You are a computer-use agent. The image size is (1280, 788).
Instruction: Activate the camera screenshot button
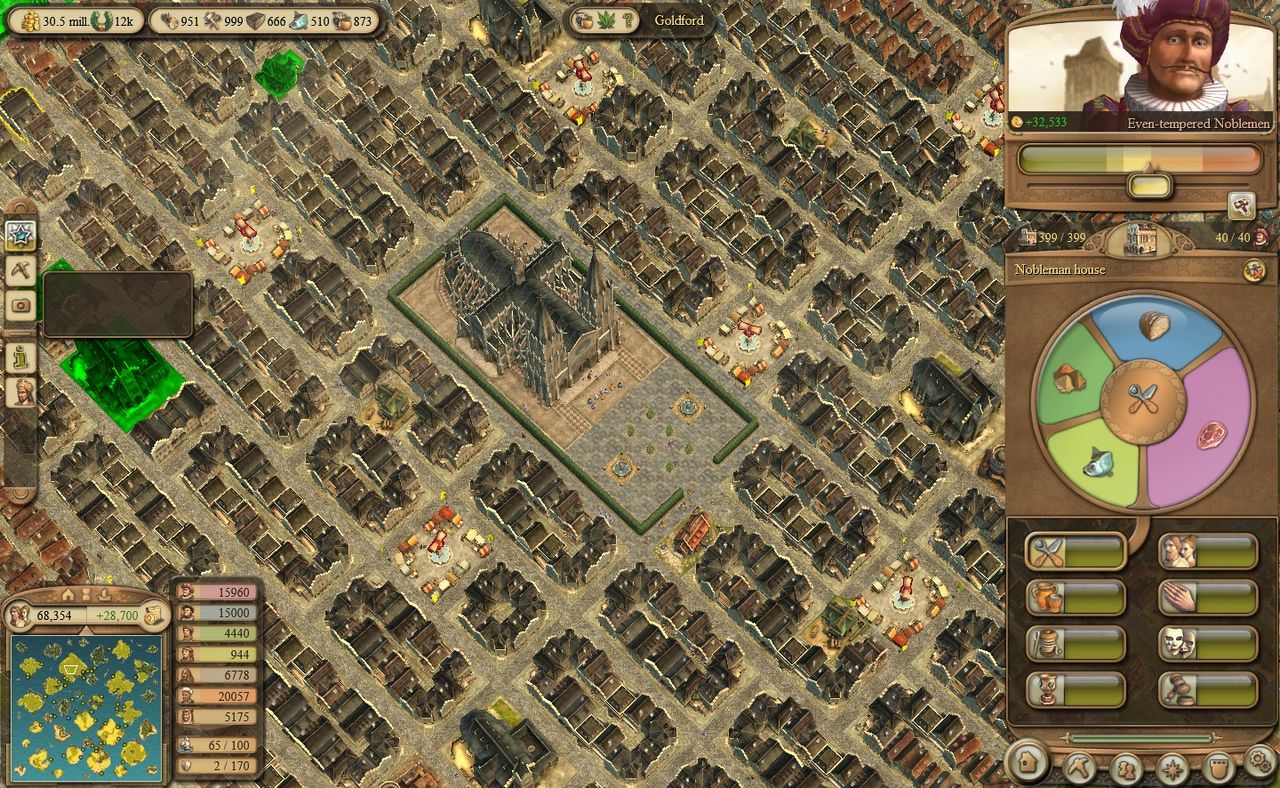coord(20,306)
